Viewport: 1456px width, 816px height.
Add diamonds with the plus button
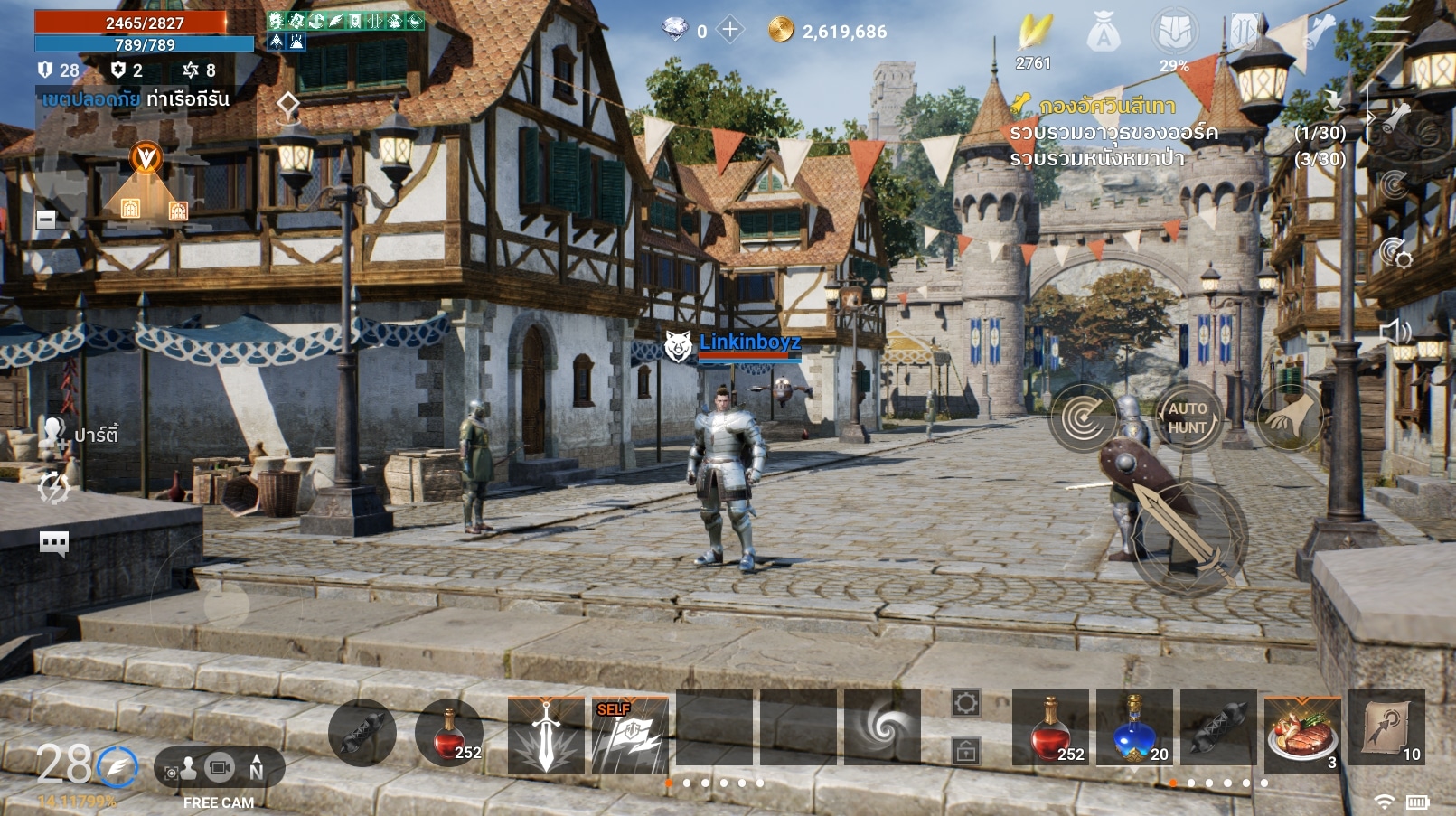pos(729,30)
